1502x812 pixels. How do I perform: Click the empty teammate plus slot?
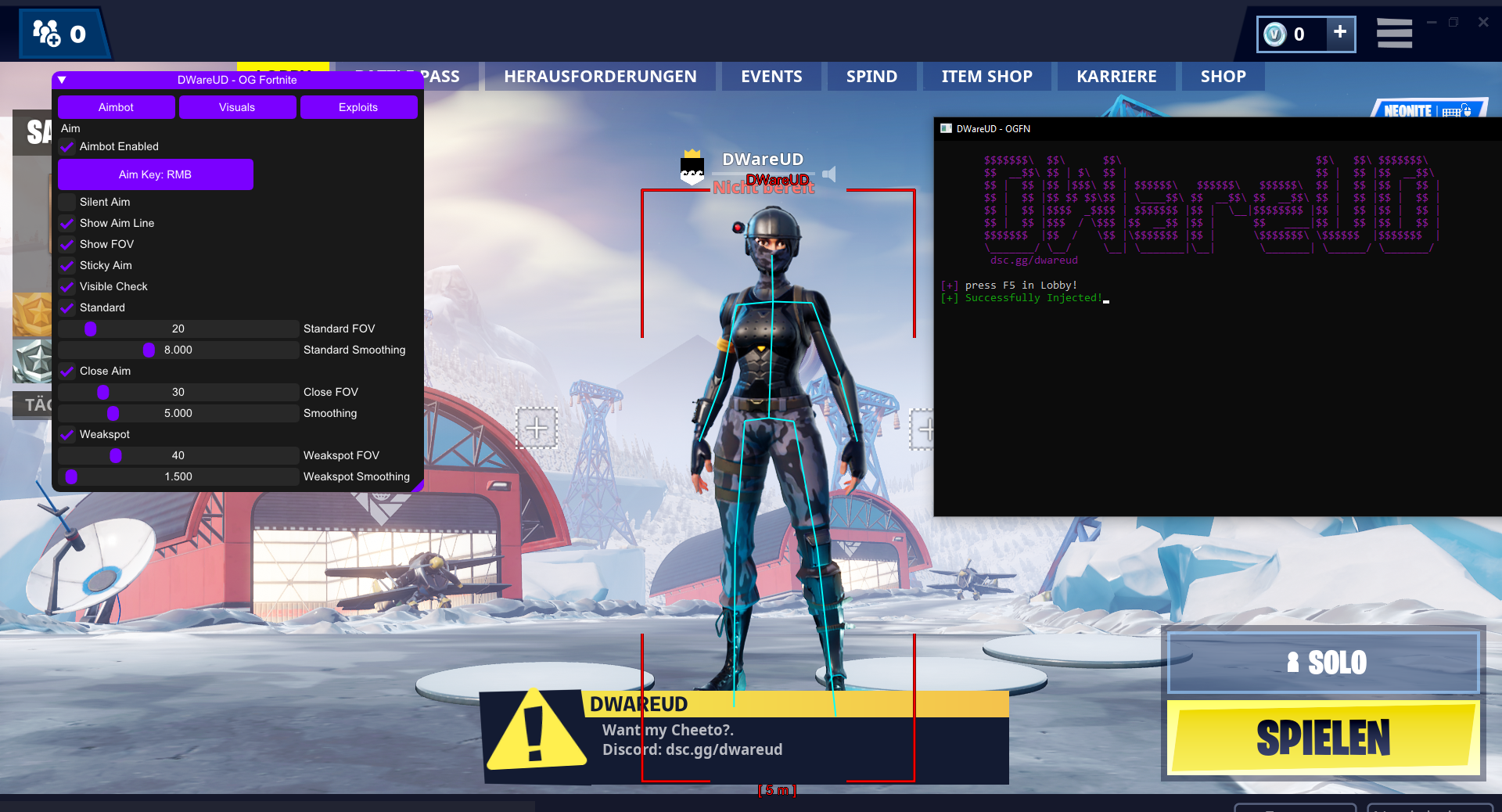tap(537, 427)
